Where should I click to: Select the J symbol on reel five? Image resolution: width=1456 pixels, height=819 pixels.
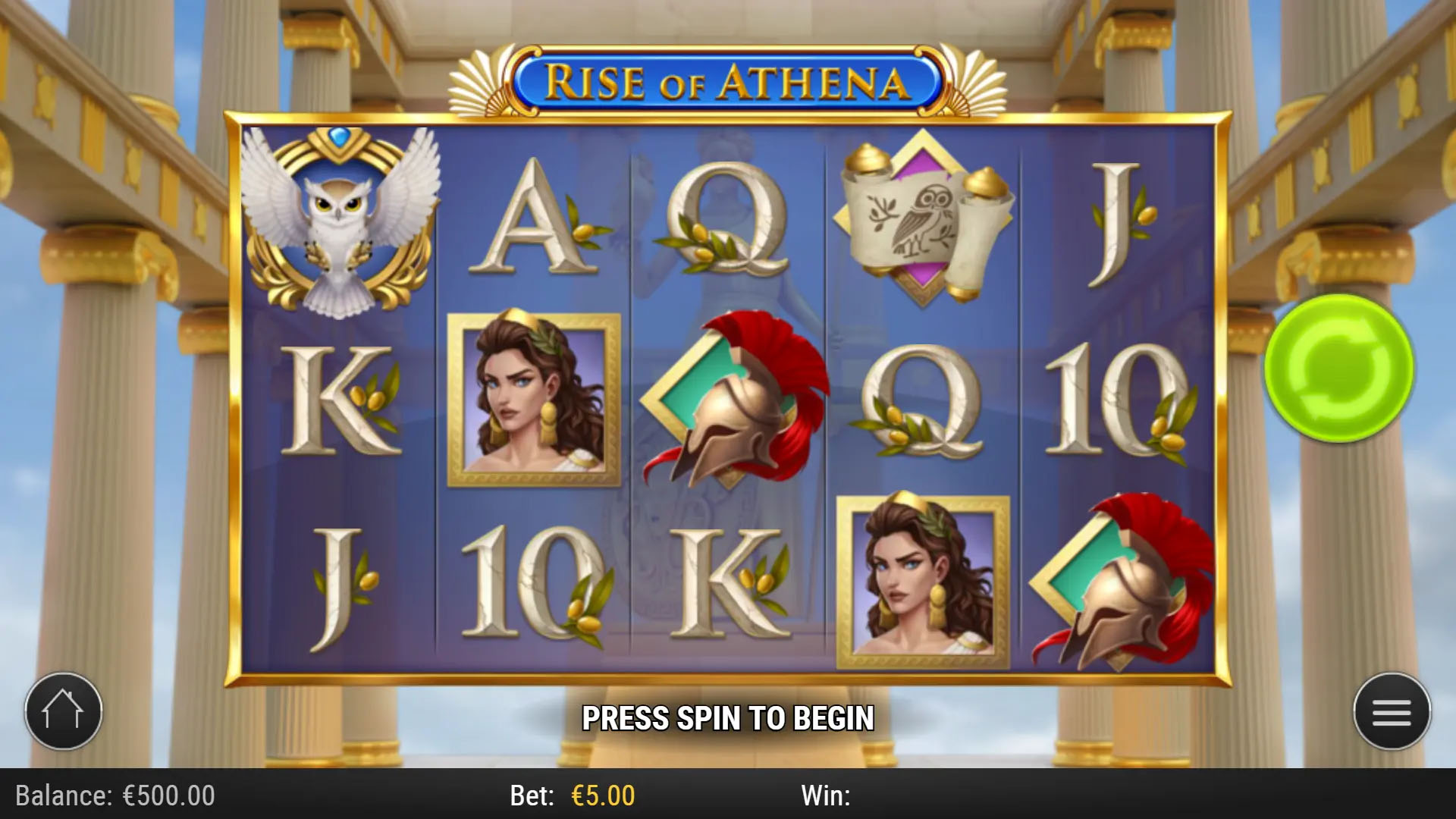coord(1115,220)
